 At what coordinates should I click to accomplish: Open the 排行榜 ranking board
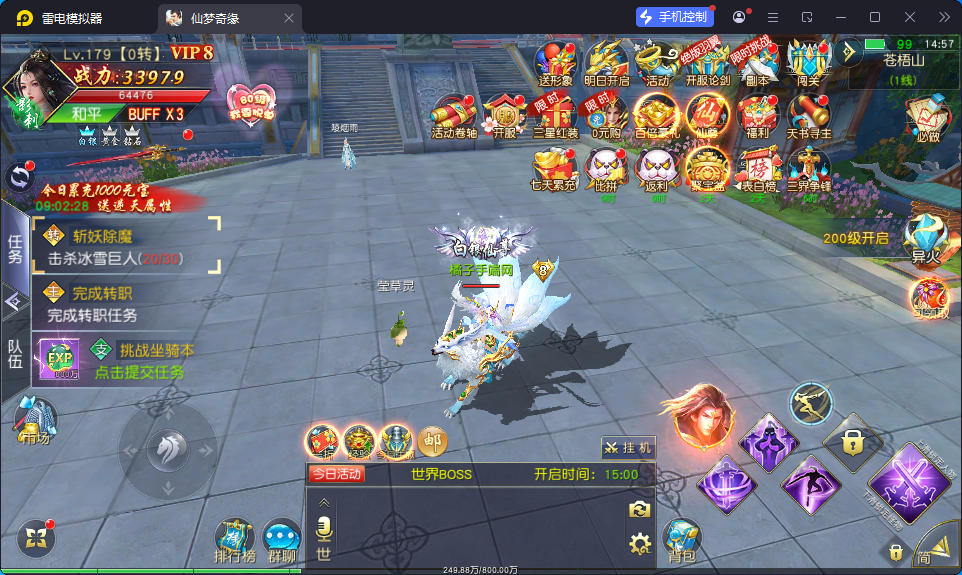(x=236, y=538)
